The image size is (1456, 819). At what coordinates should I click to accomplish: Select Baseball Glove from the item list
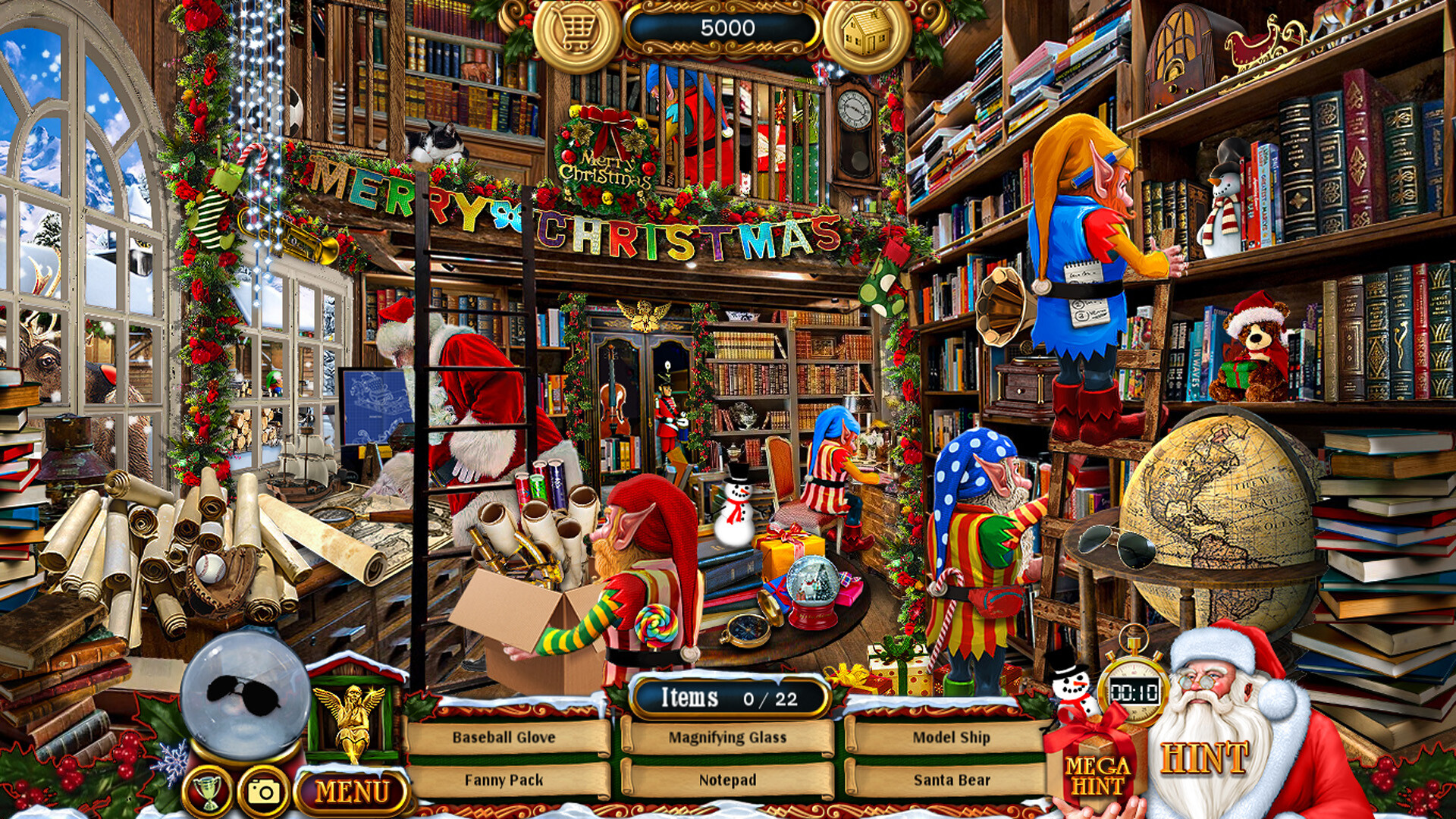(503, 735)
